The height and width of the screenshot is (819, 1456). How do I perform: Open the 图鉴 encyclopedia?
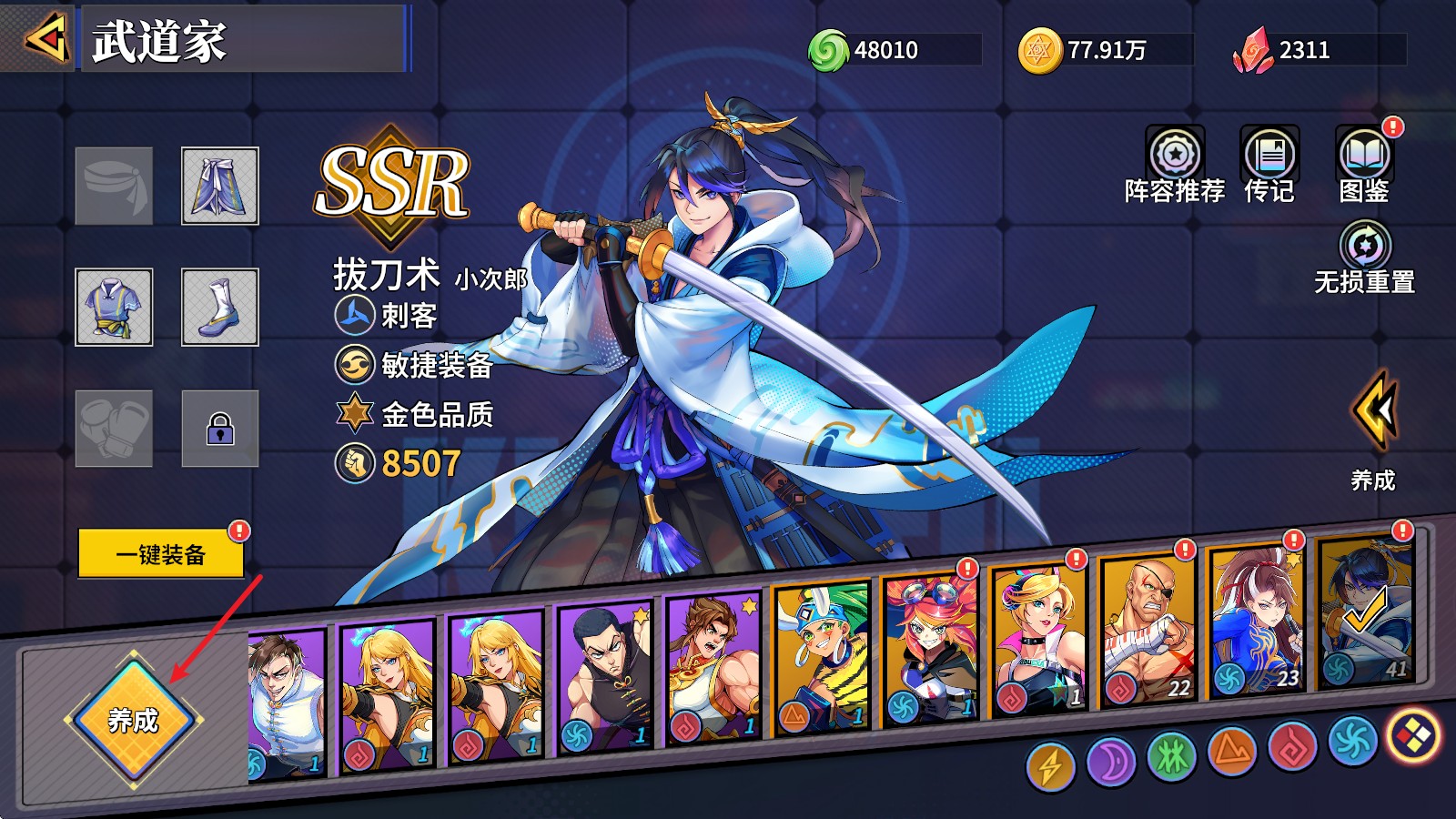(x=1364, y=165)
